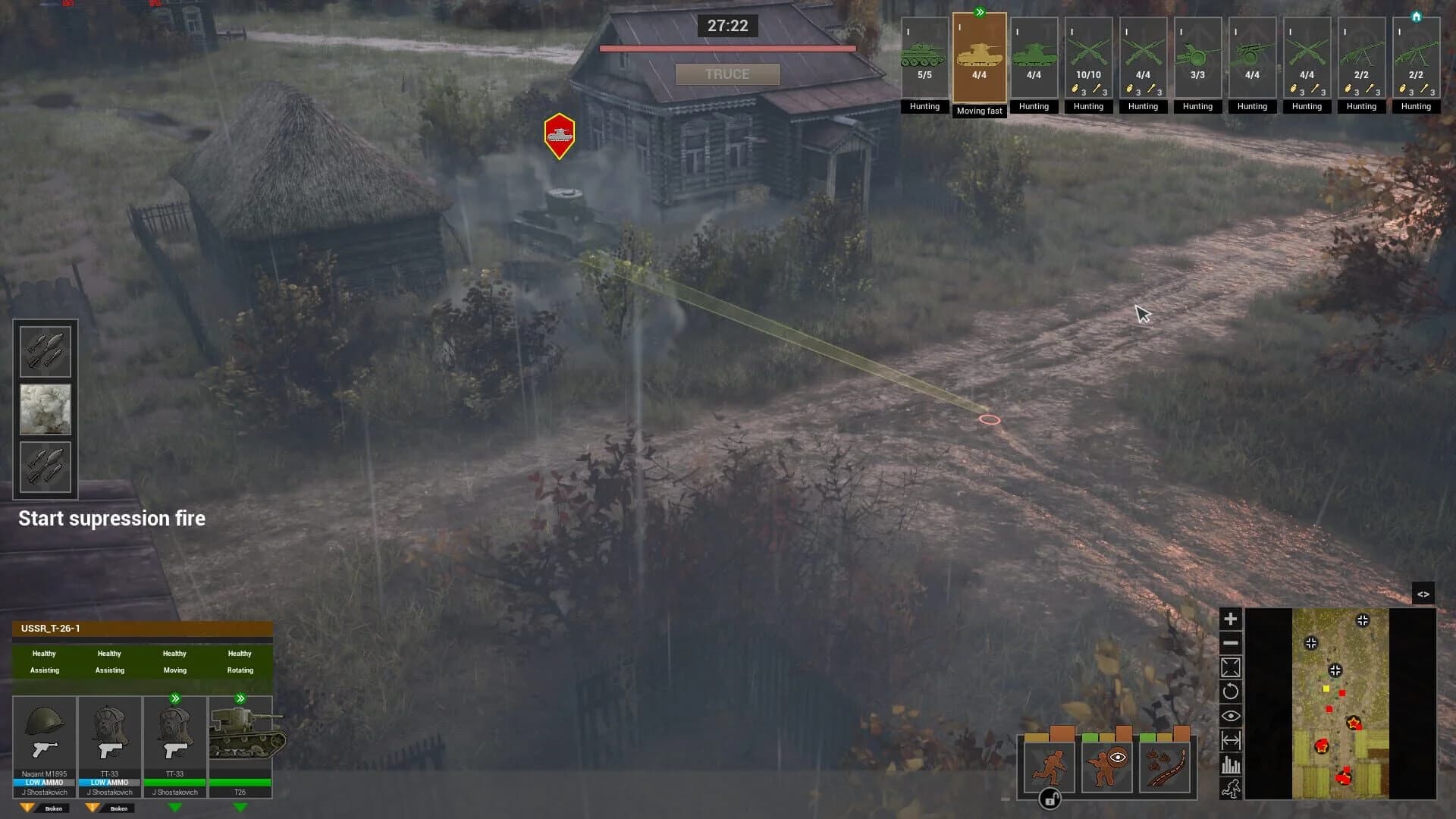Toggle the unlock padlock on order icons
The height and width of the screenshot is (819, 1456).
(x=1050, y=800)
